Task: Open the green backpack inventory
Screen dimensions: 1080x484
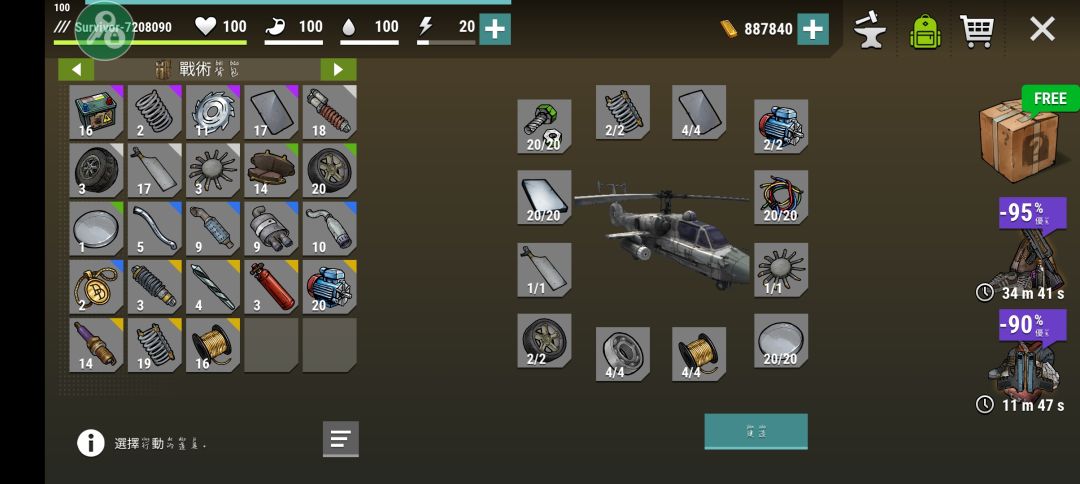Action: click(x=926, y=30)
